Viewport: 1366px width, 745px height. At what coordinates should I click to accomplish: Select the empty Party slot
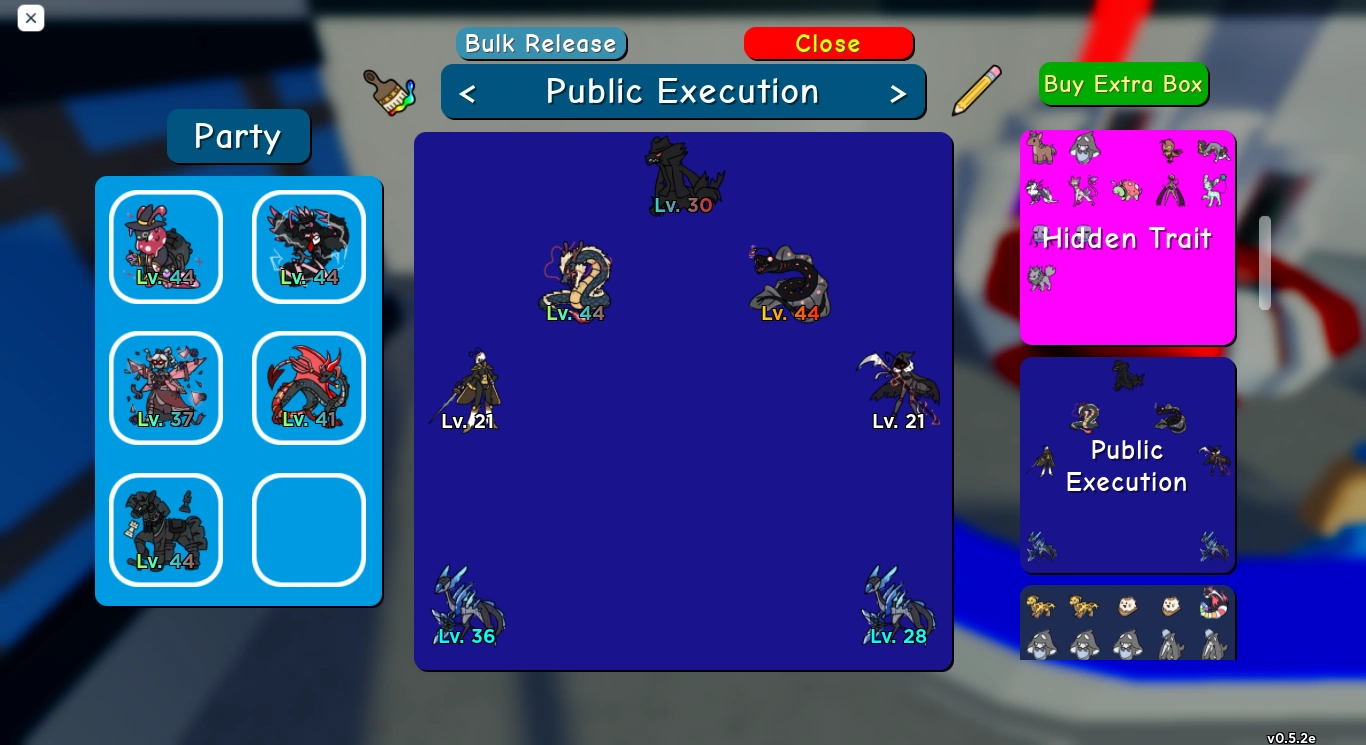coord(308,530)
